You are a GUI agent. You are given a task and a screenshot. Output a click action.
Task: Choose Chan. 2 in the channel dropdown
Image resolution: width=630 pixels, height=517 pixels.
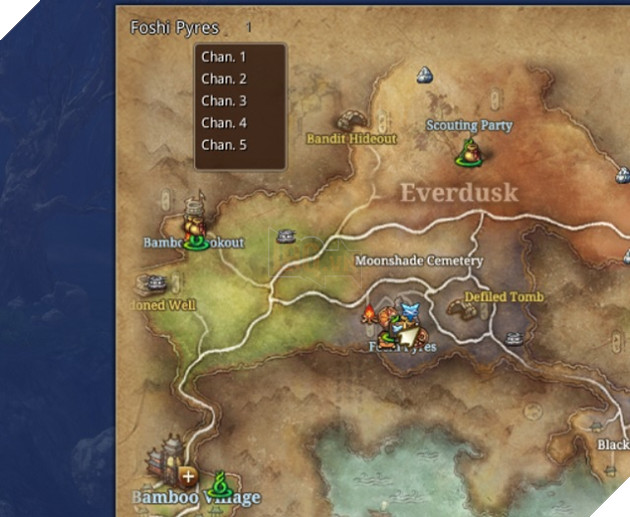[223, 79]
